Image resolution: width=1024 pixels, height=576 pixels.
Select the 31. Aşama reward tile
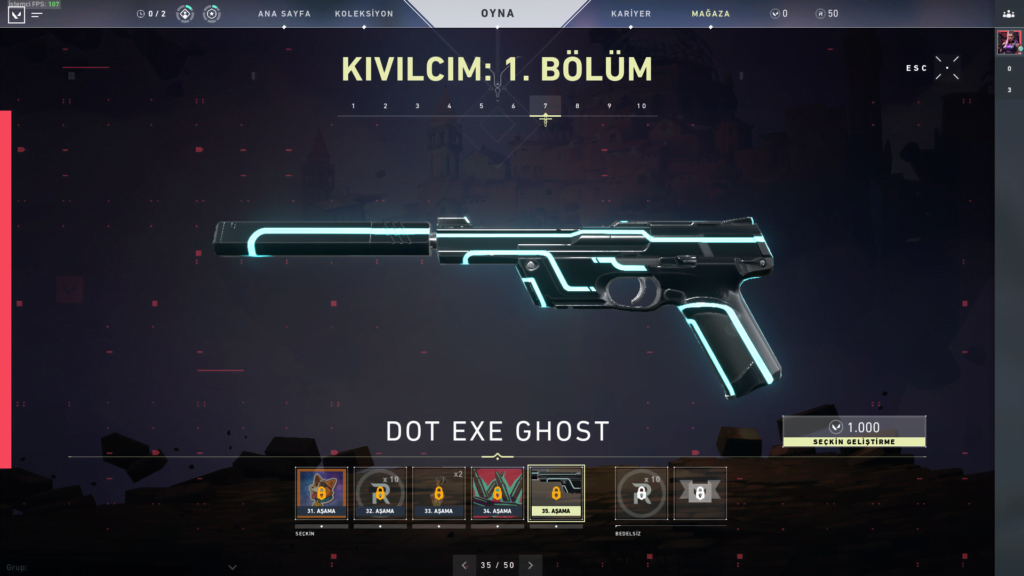[x=321, y=493]
